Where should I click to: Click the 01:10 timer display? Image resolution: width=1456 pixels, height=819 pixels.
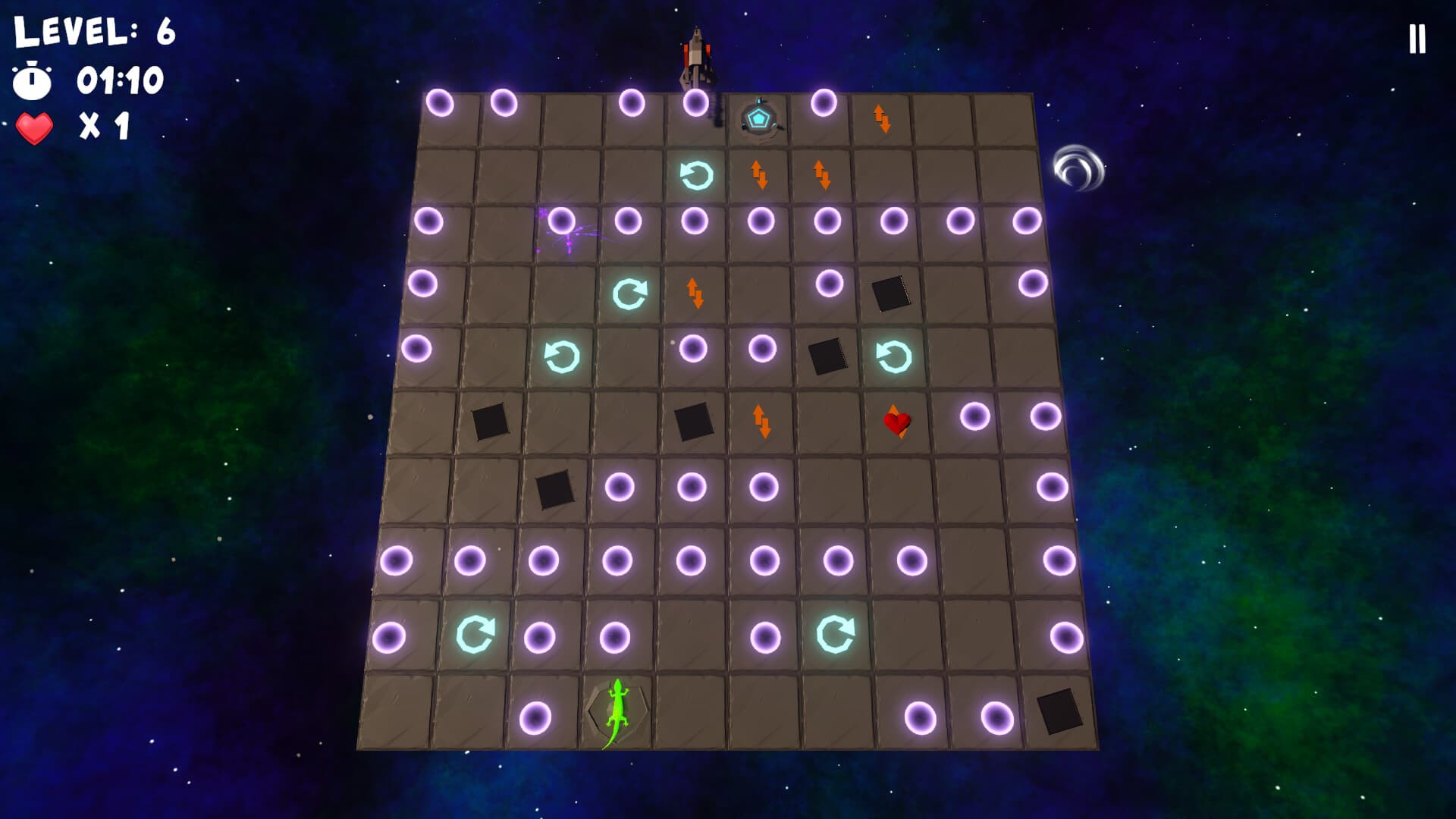click(x=121, y=80)
